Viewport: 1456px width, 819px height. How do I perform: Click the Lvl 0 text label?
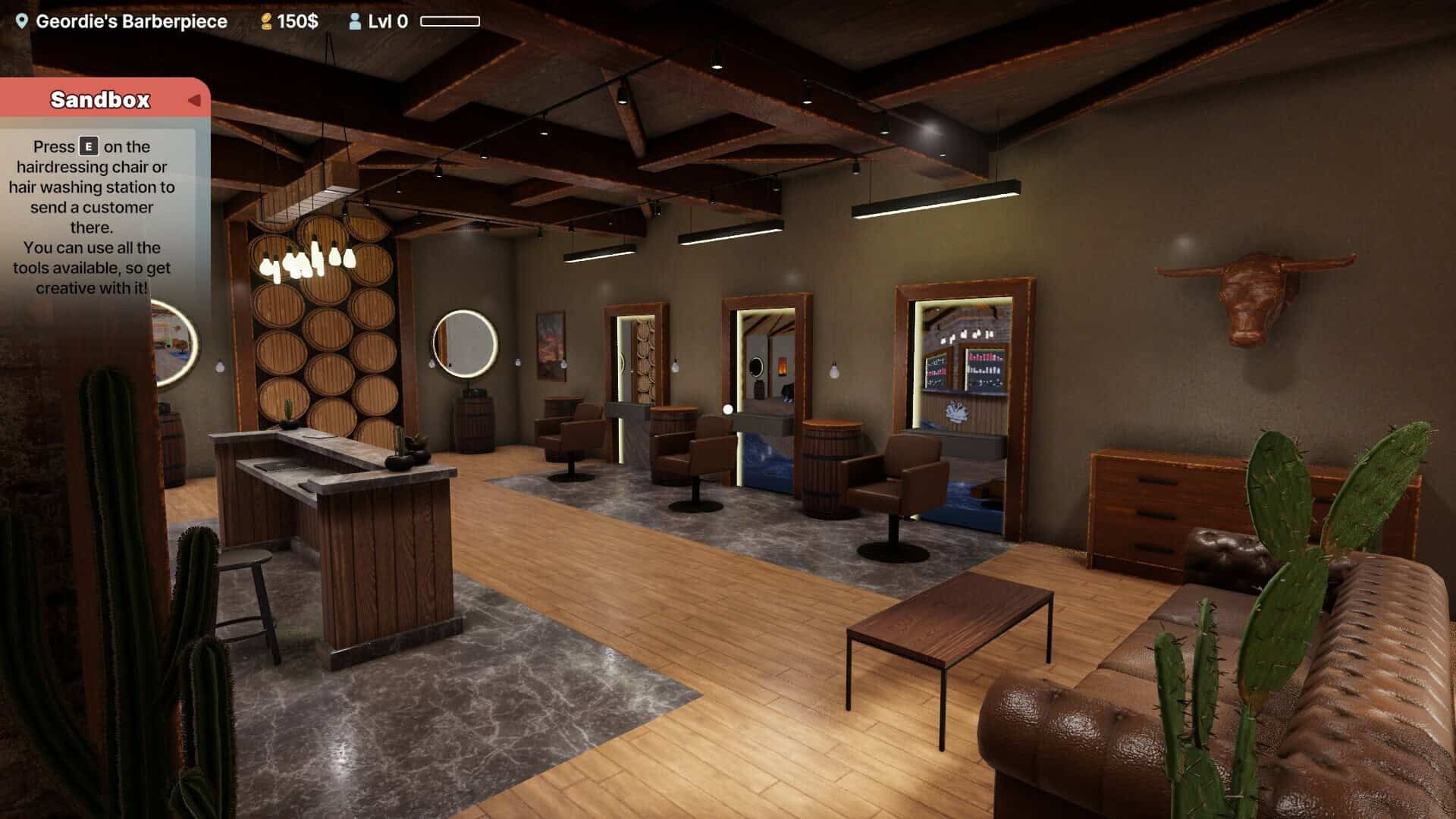pos(388,20)
